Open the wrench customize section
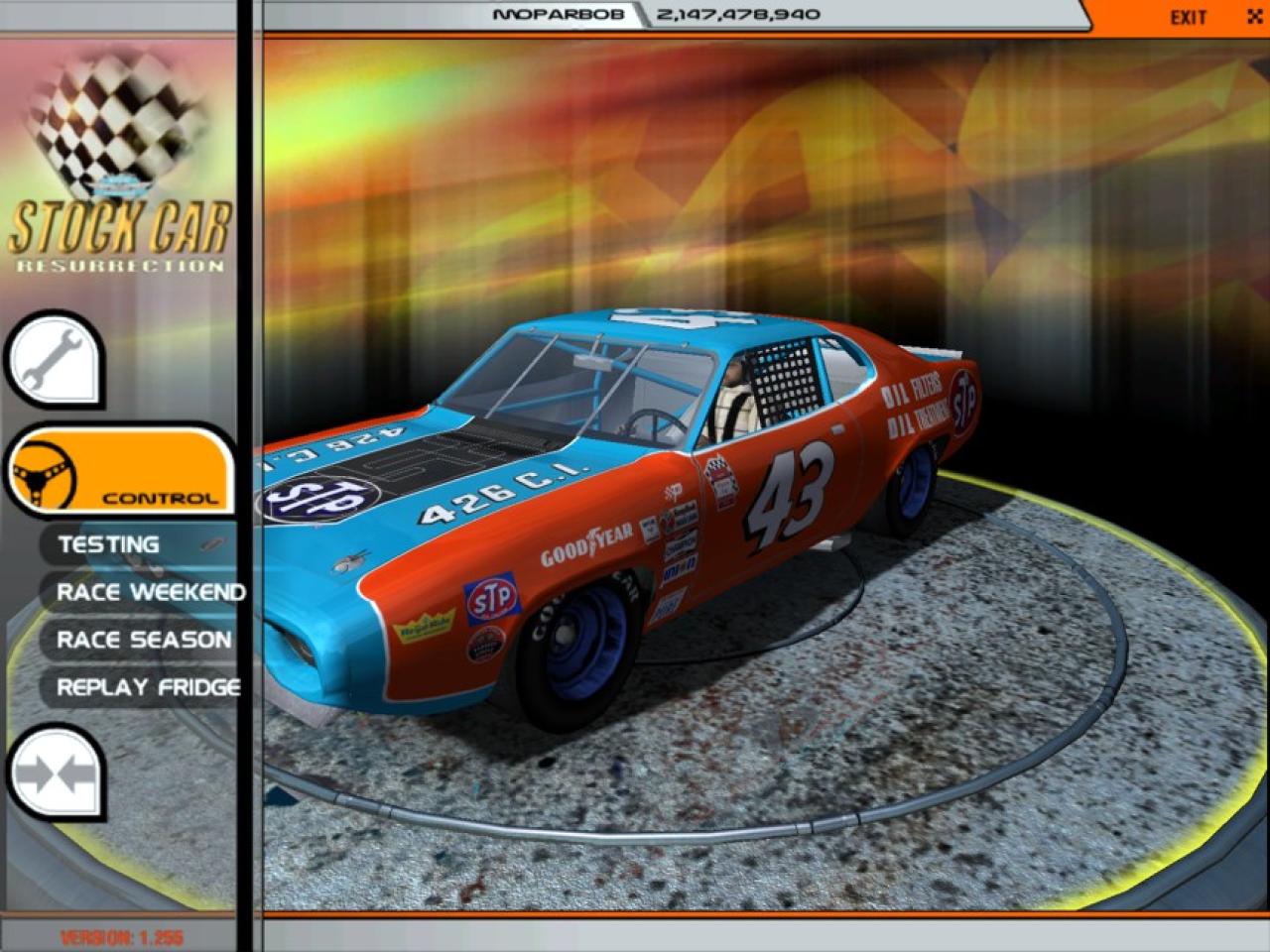The image size is (1270, 952). 54,358
